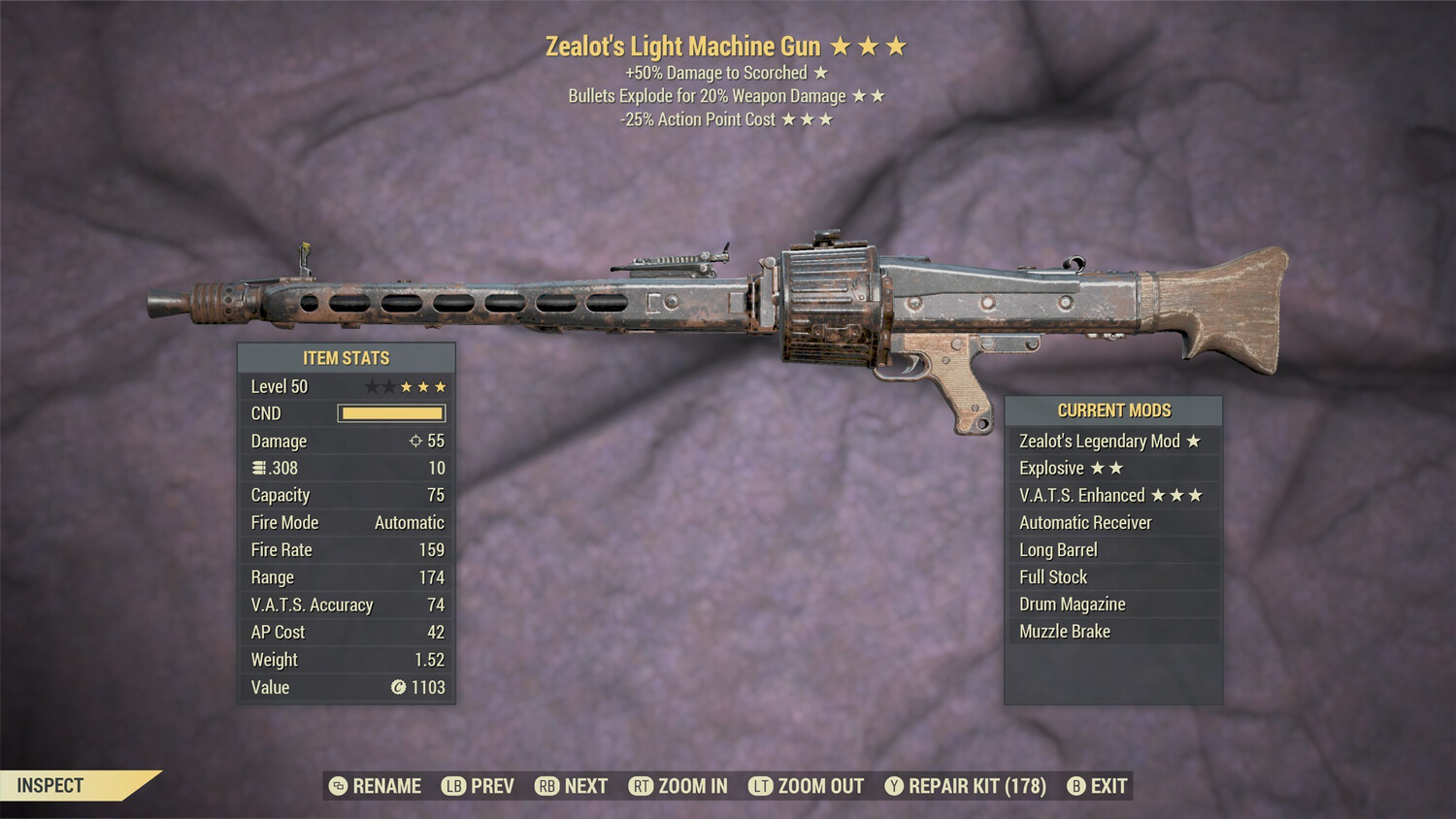
Task: Open the Fire Mode Automatic selector
Action: pos(408,522)
